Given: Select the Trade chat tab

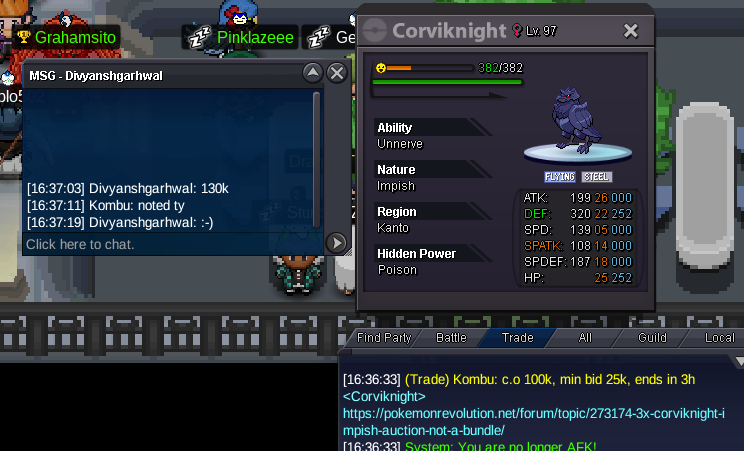Looking at the screenshot, I should coord(517,338).
